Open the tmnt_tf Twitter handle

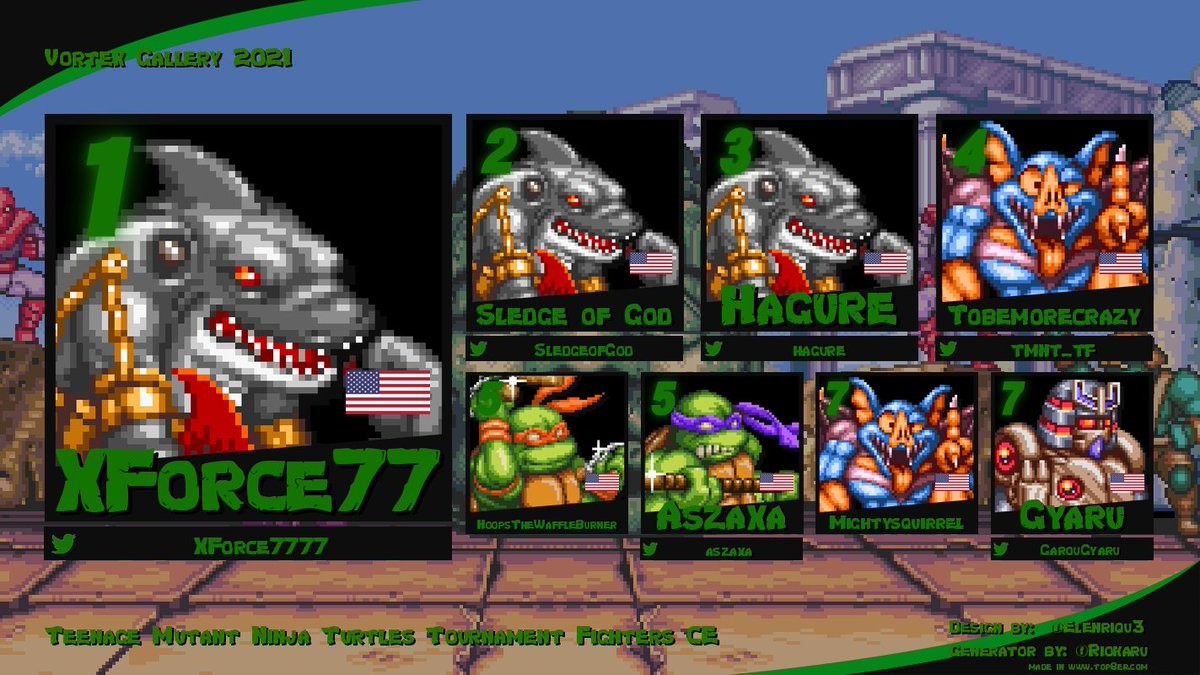1044,349
